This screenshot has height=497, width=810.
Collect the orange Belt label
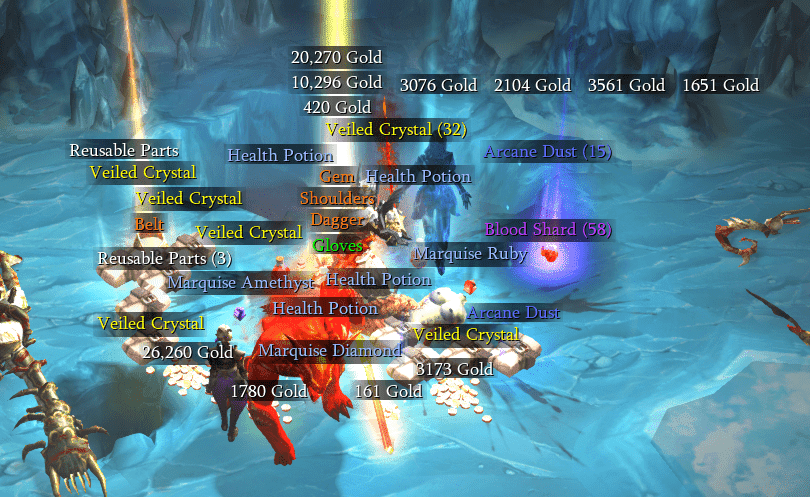[149, 224]
